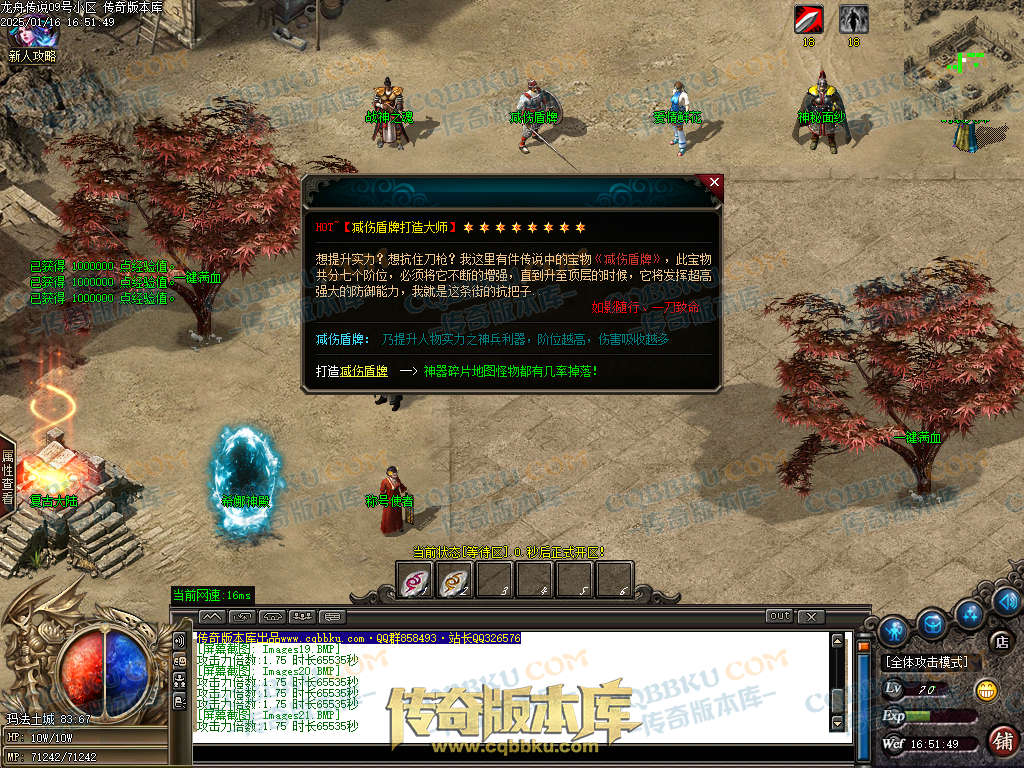
Task: Choose the 打造减伤盾牌 dialogue link
Action: tap(351, 371)
